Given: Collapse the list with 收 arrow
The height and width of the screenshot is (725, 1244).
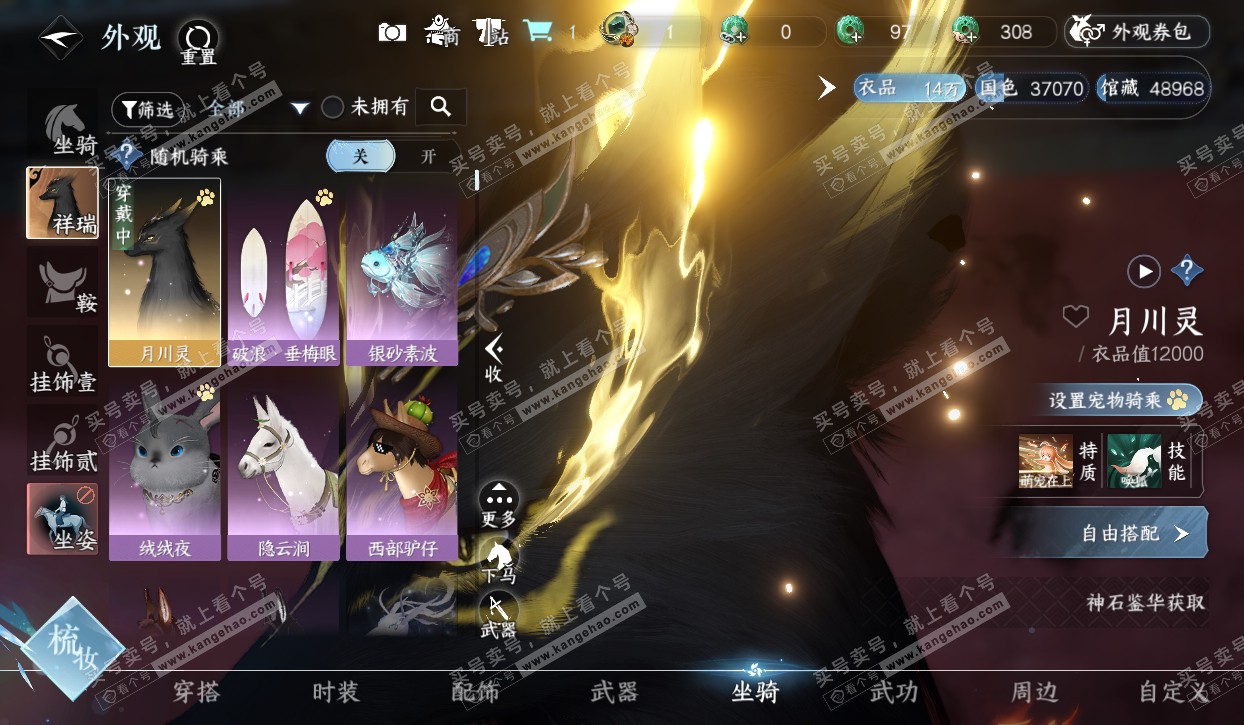Looking at the screenshot, I should (x=493, y=358).
